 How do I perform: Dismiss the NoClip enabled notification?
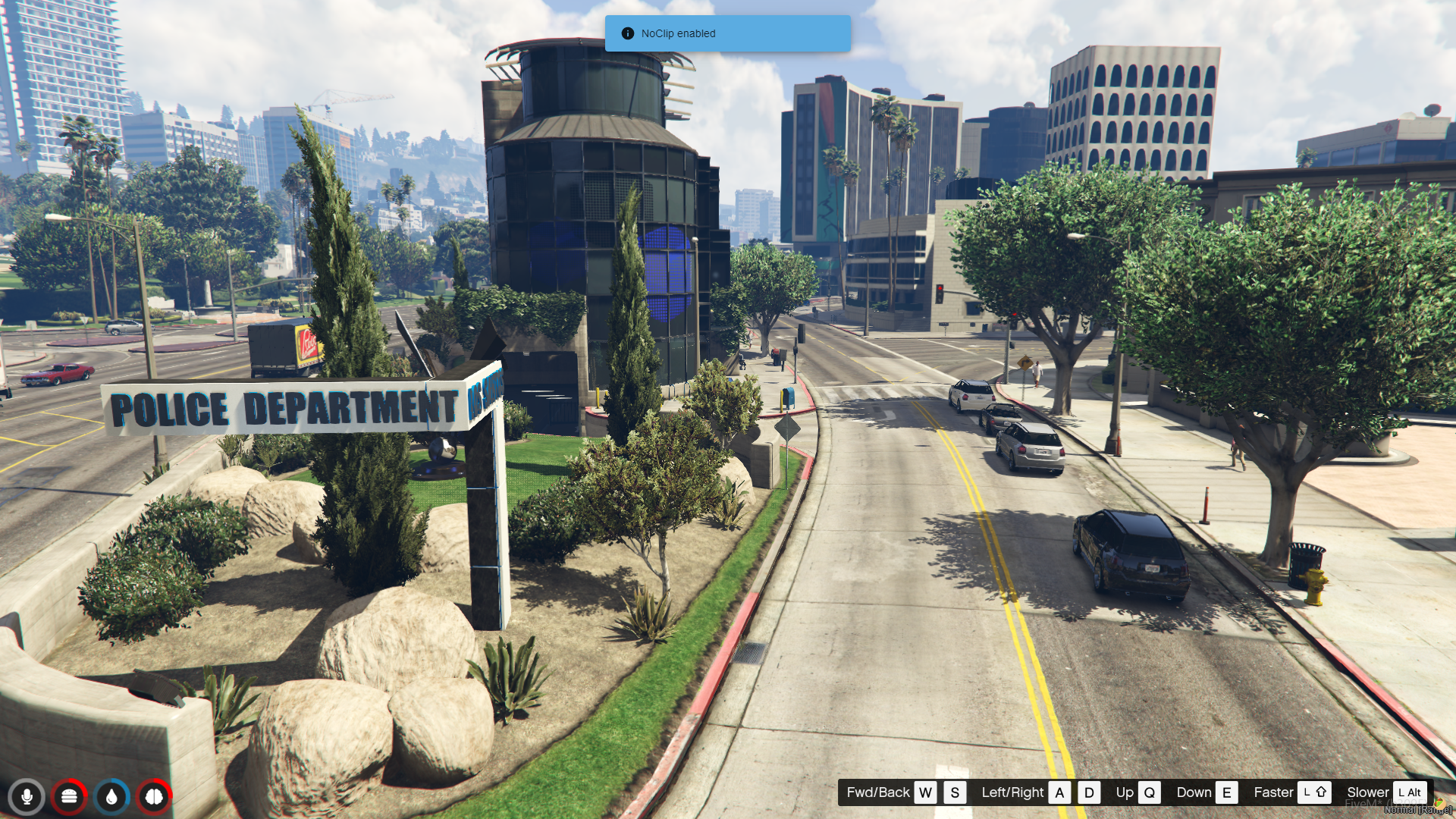point(726,33)
